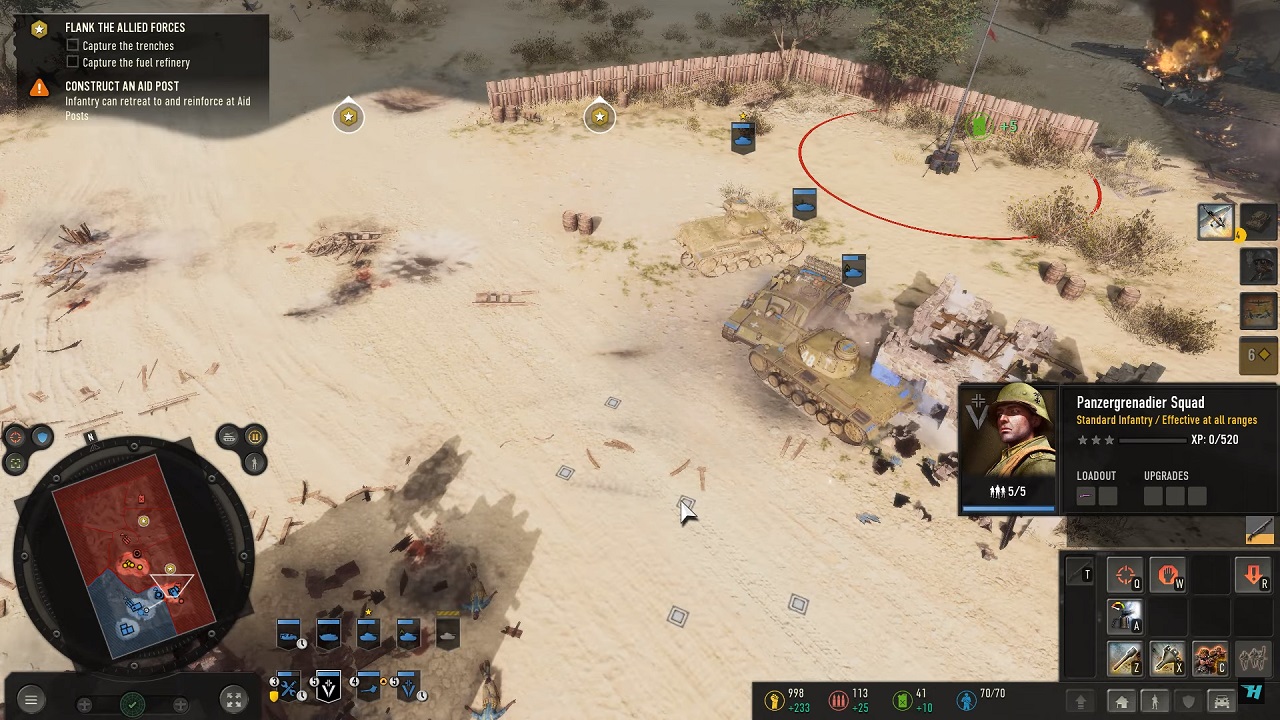1280x720 pixels.
Task: Activate the bundled grenade ability
Action: [1167, 660]
